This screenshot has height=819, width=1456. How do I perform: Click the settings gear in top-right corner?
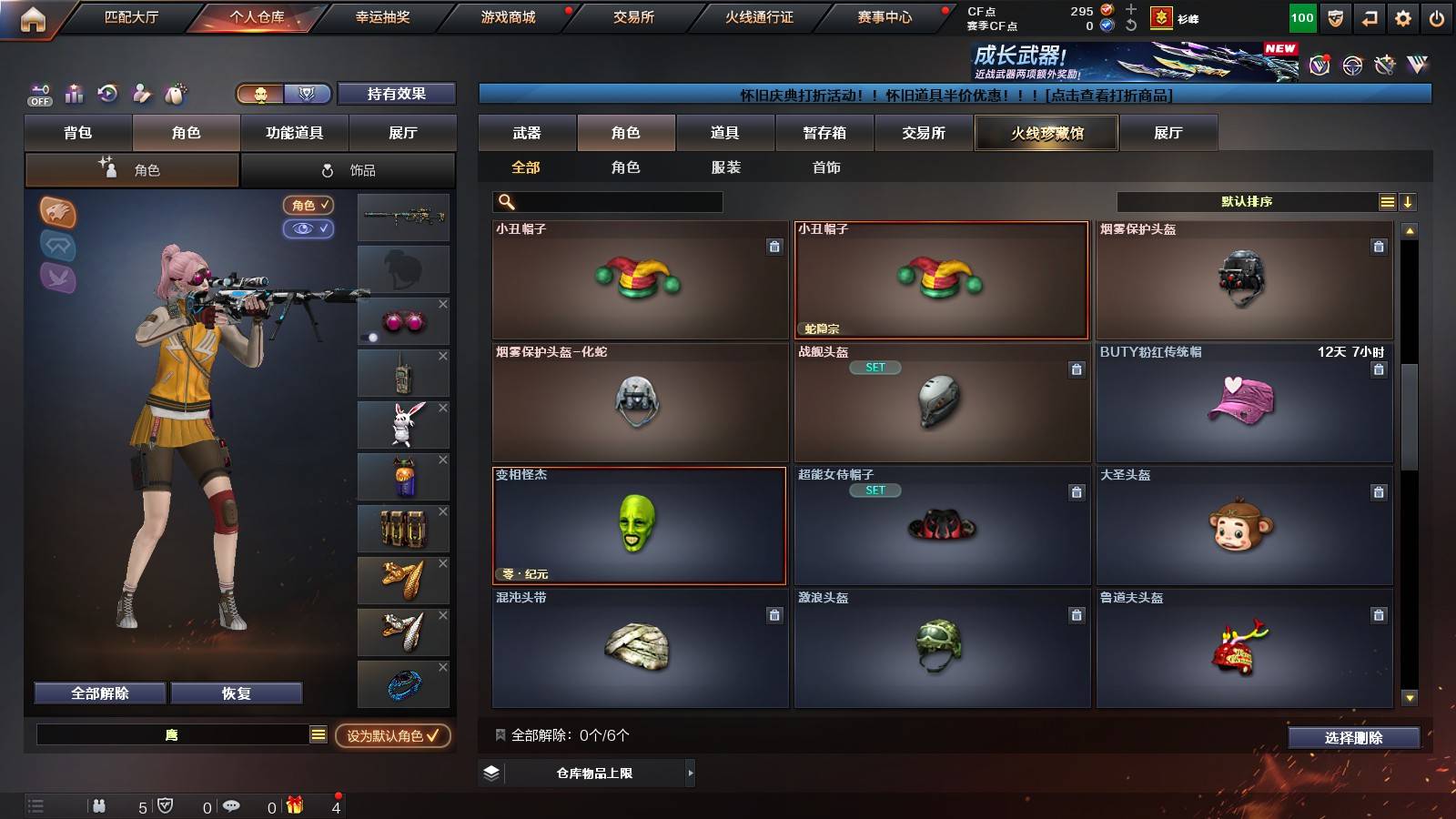[x=1403, y=16]
